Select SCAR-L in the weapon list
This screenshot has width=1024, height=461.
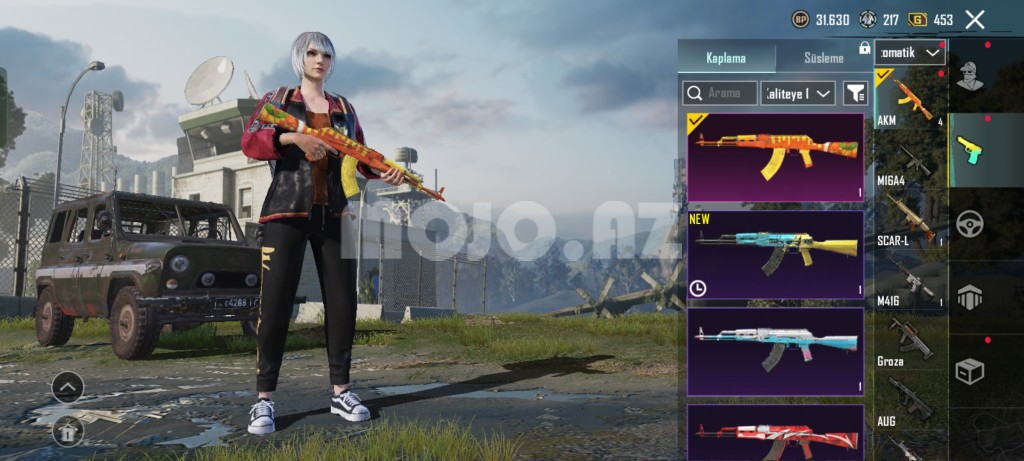pyautogui.click(x=910, y=220)
